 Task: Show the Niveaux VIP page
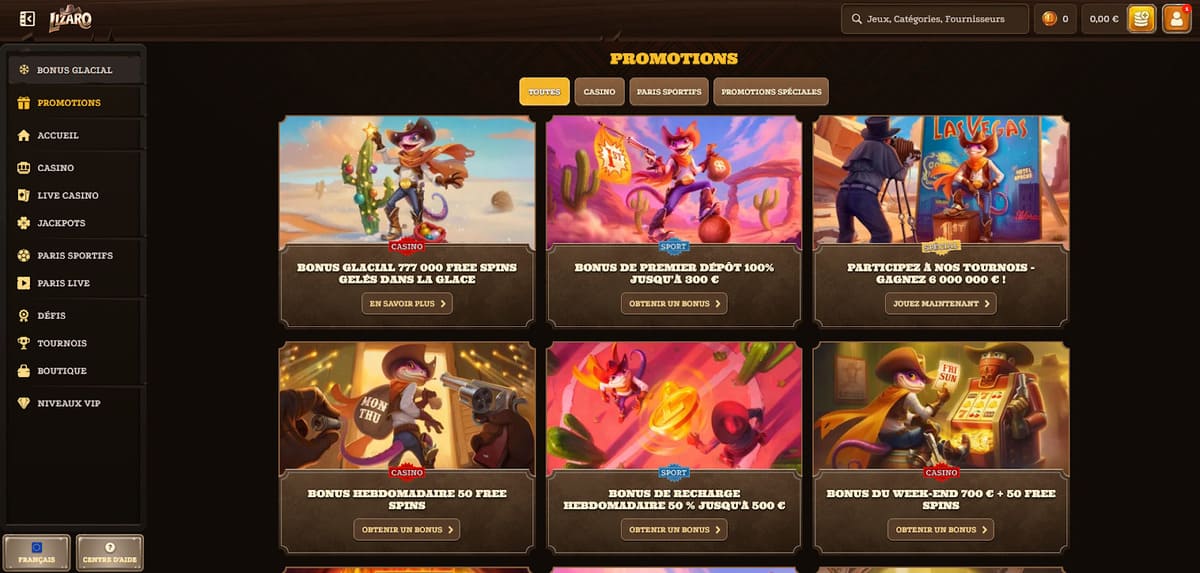[68, 403]
